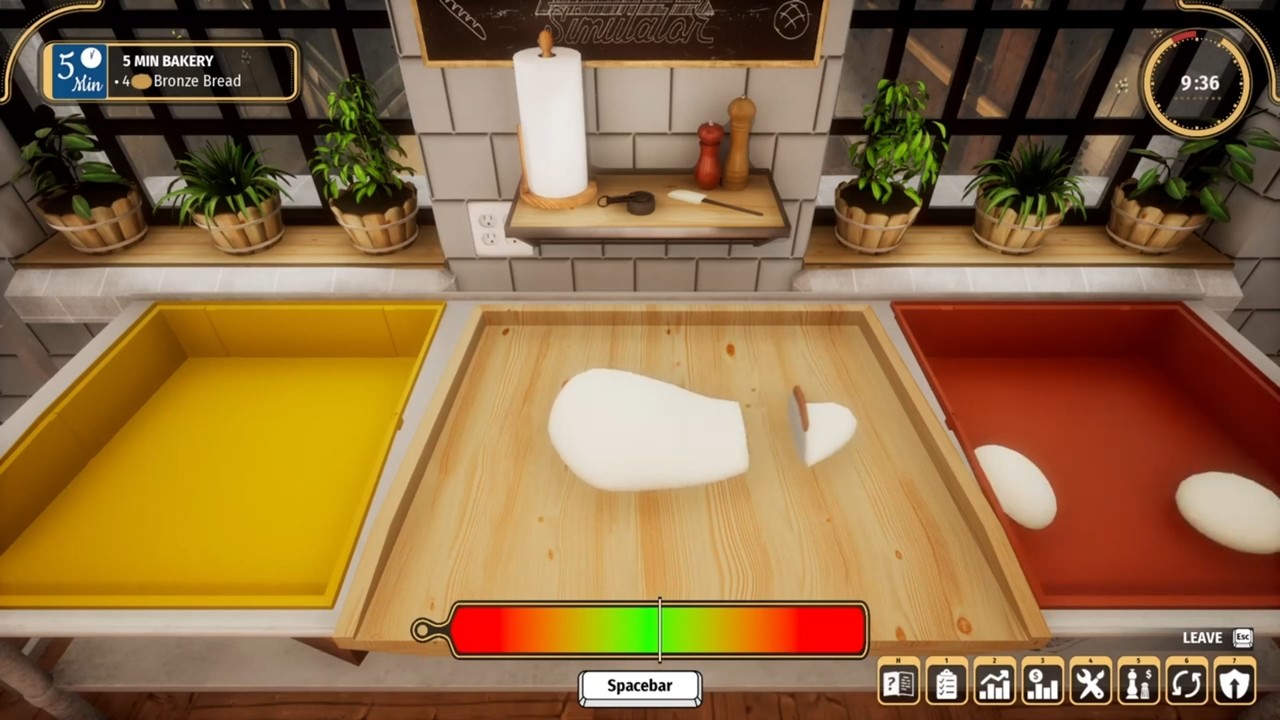1280x720 pixels.
Task: Open the shield upgrades panel
Action: click(1233, 682)
